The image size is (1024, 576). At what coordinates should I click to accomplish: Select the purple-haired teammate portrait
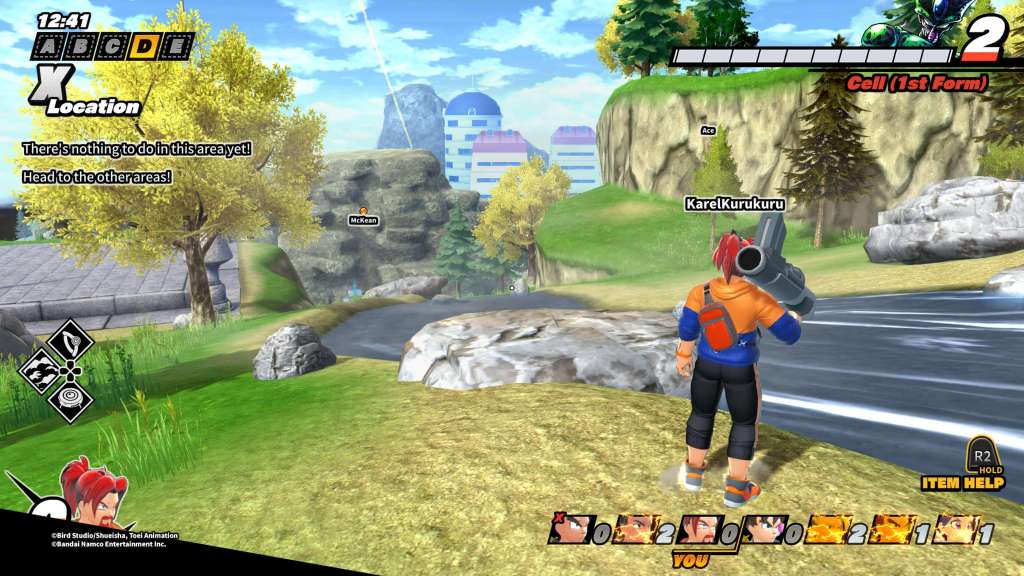[x=955, y=529]
